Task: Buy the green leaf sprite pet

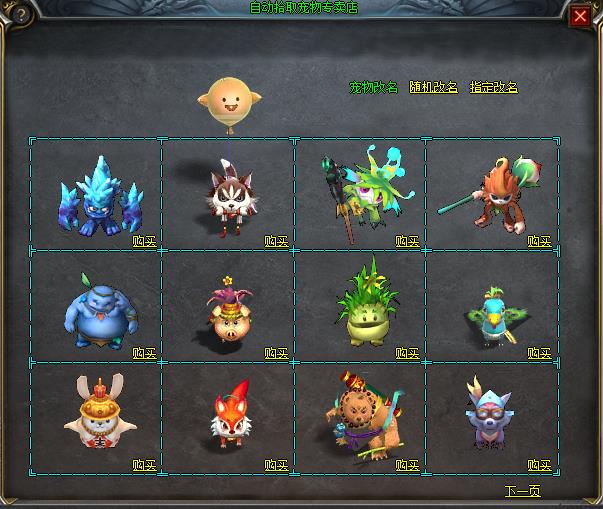Action: click(407, 241)
